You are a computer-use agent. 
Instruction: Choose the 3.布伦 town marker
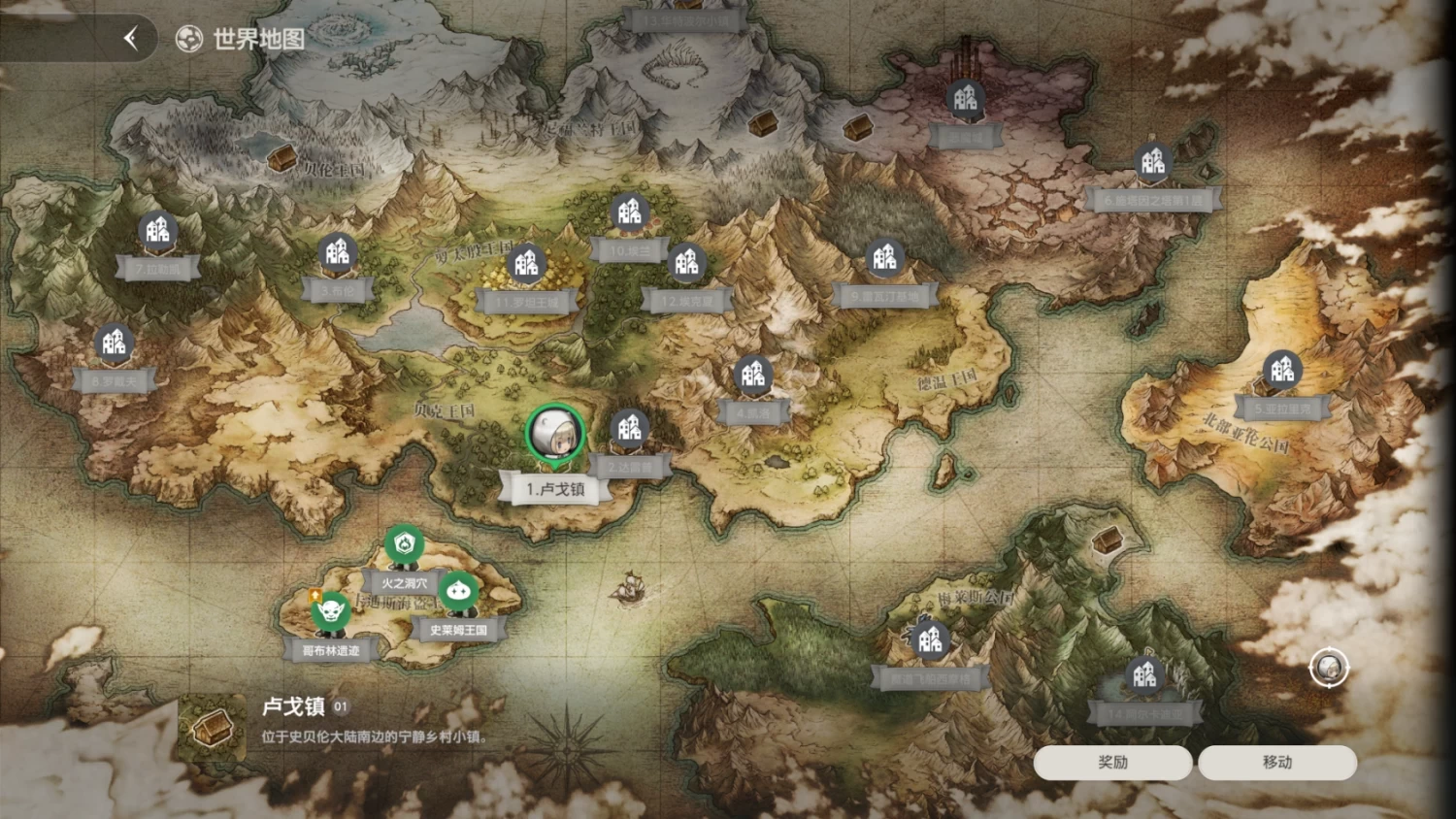[x=337, y=255]
